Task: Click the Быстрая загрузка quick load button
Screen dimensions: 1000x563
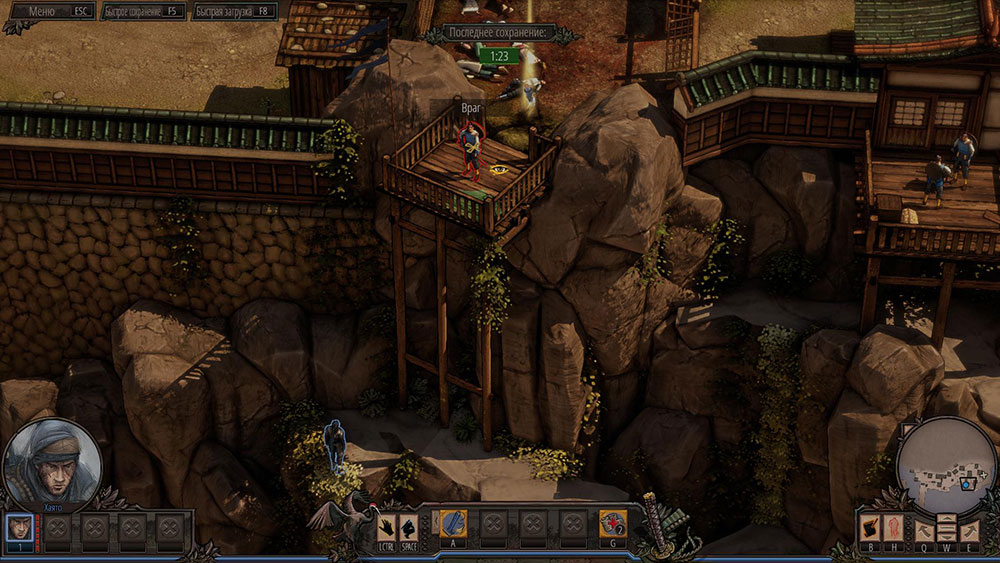Action: tap(234, 11)
